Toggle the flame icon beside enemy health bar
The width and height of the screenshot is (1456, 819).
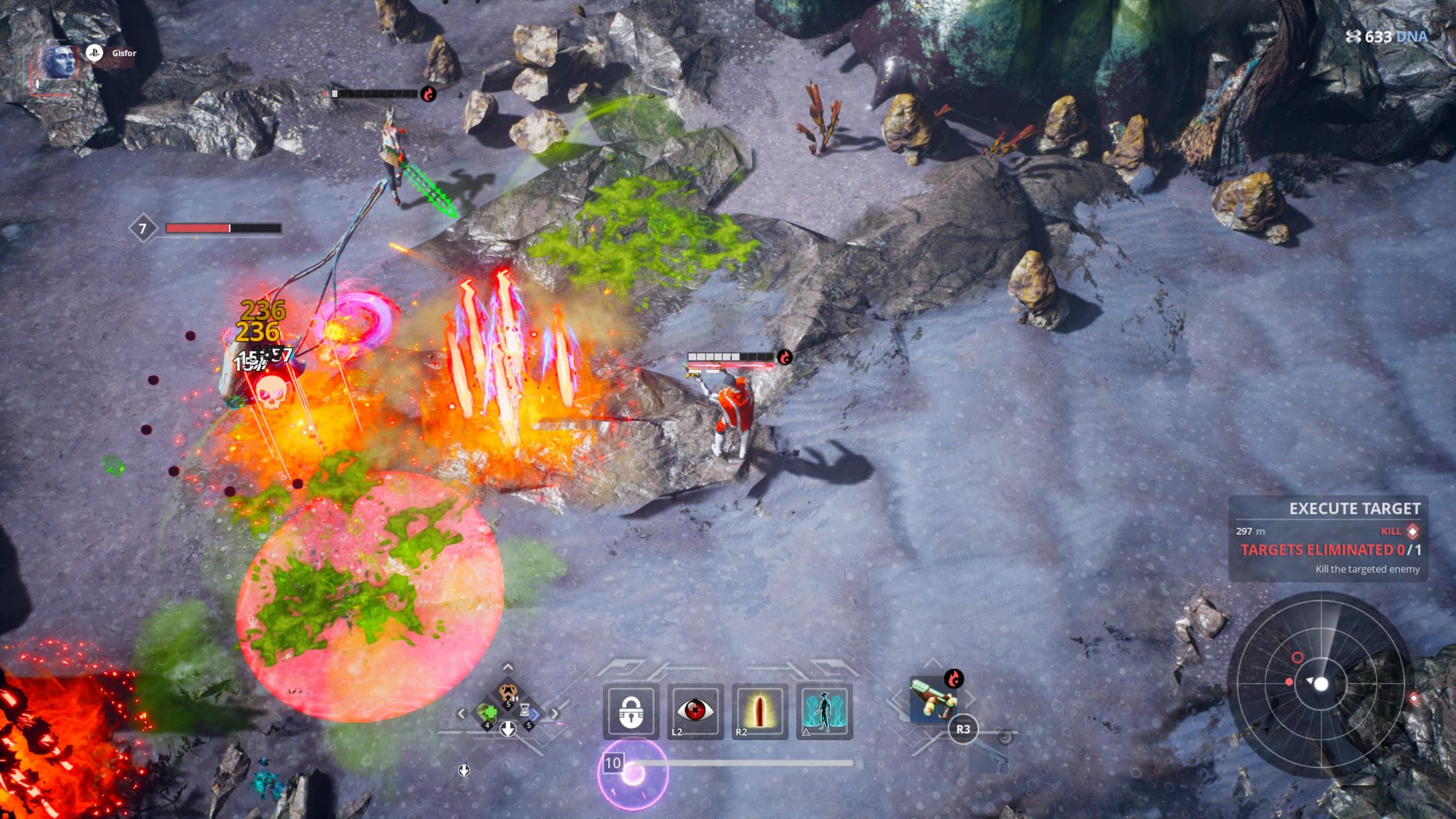pyautogui.click(x=786, y=357)
